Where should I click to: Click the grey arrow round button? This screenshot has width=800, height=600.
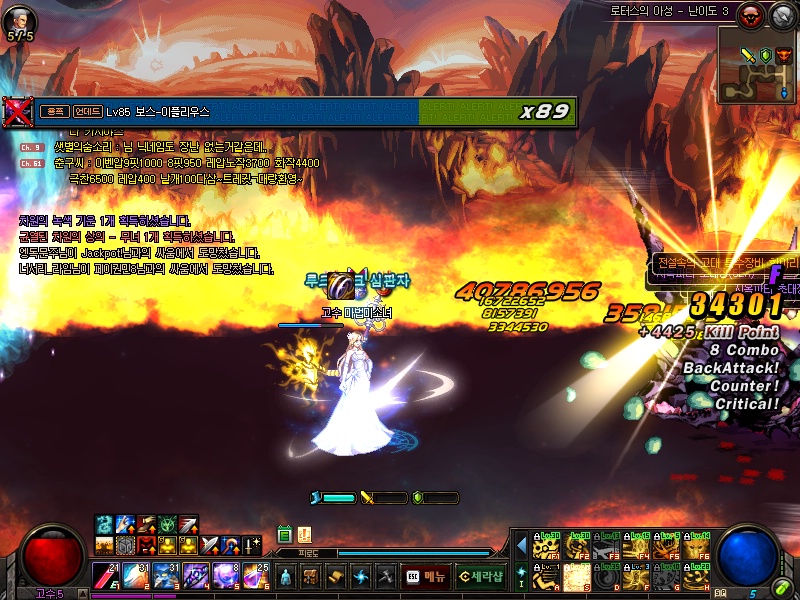(x=782, y=14)
